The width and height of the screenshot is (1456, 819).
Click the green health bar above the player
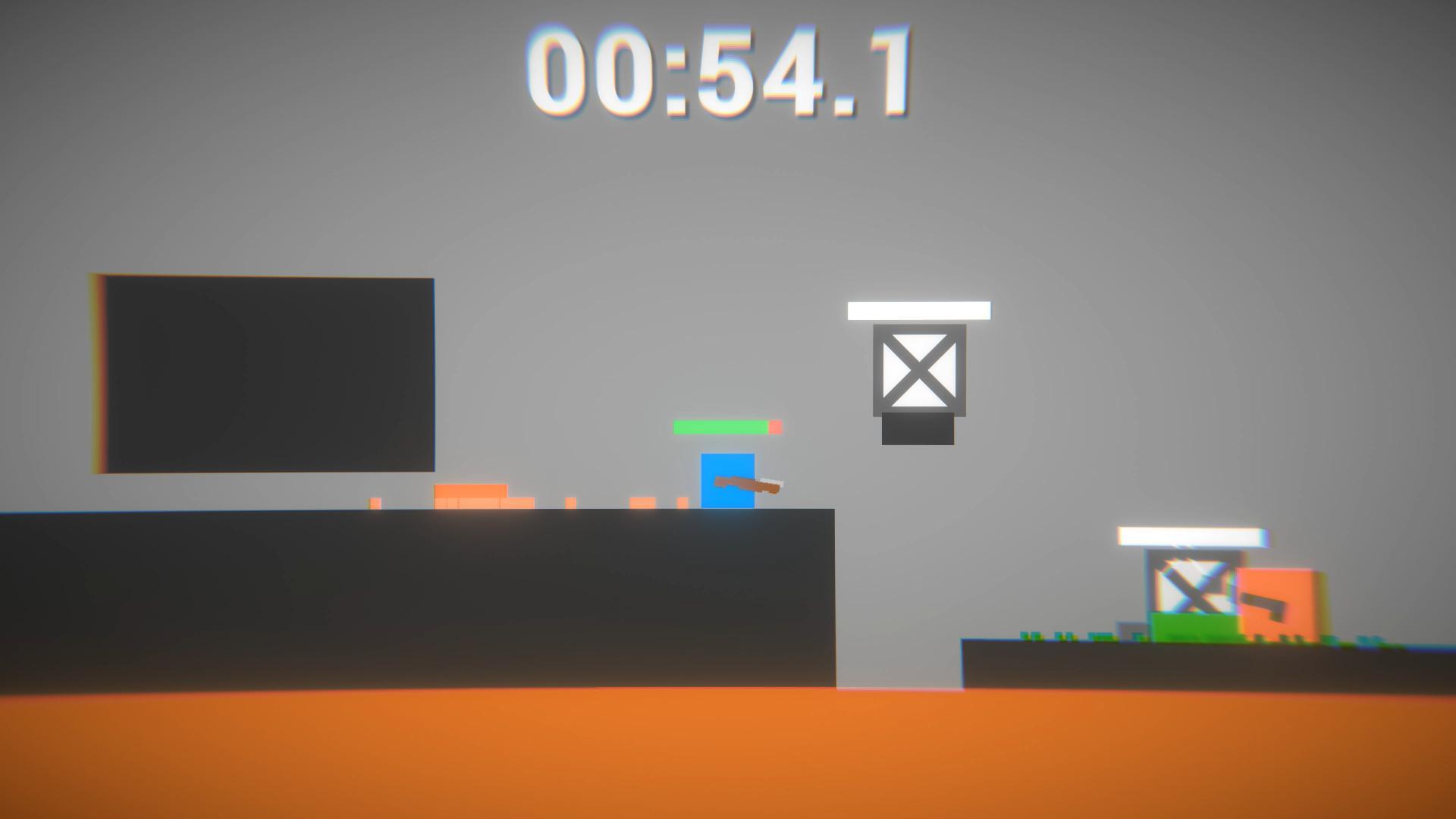click(x=720, y=427)
